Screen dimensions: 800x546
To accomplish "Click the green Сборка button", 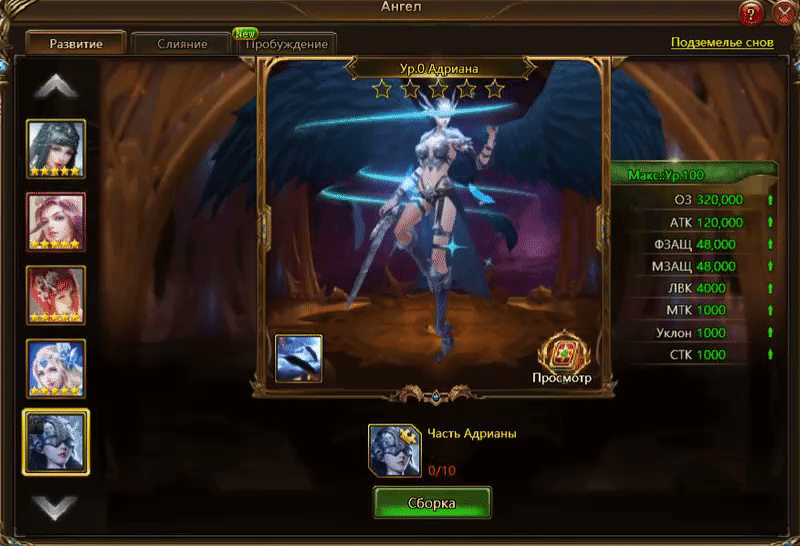I will pos(432,502).
